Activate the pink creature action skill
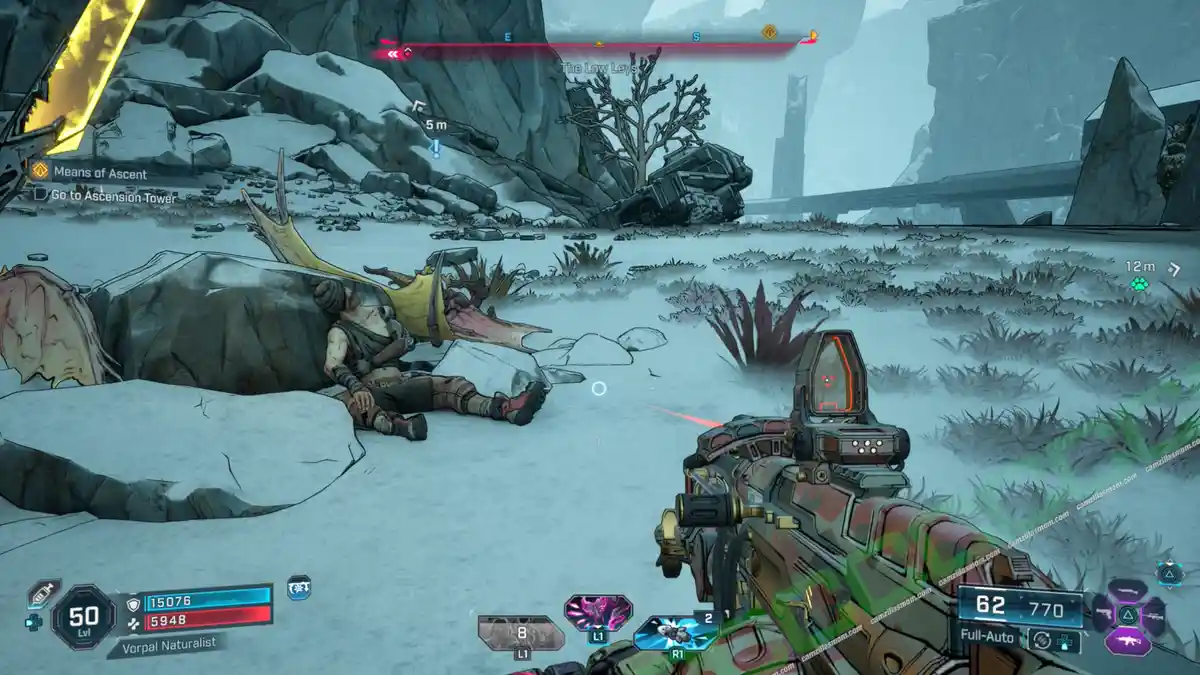1200x675 pixels. [597, 611]
